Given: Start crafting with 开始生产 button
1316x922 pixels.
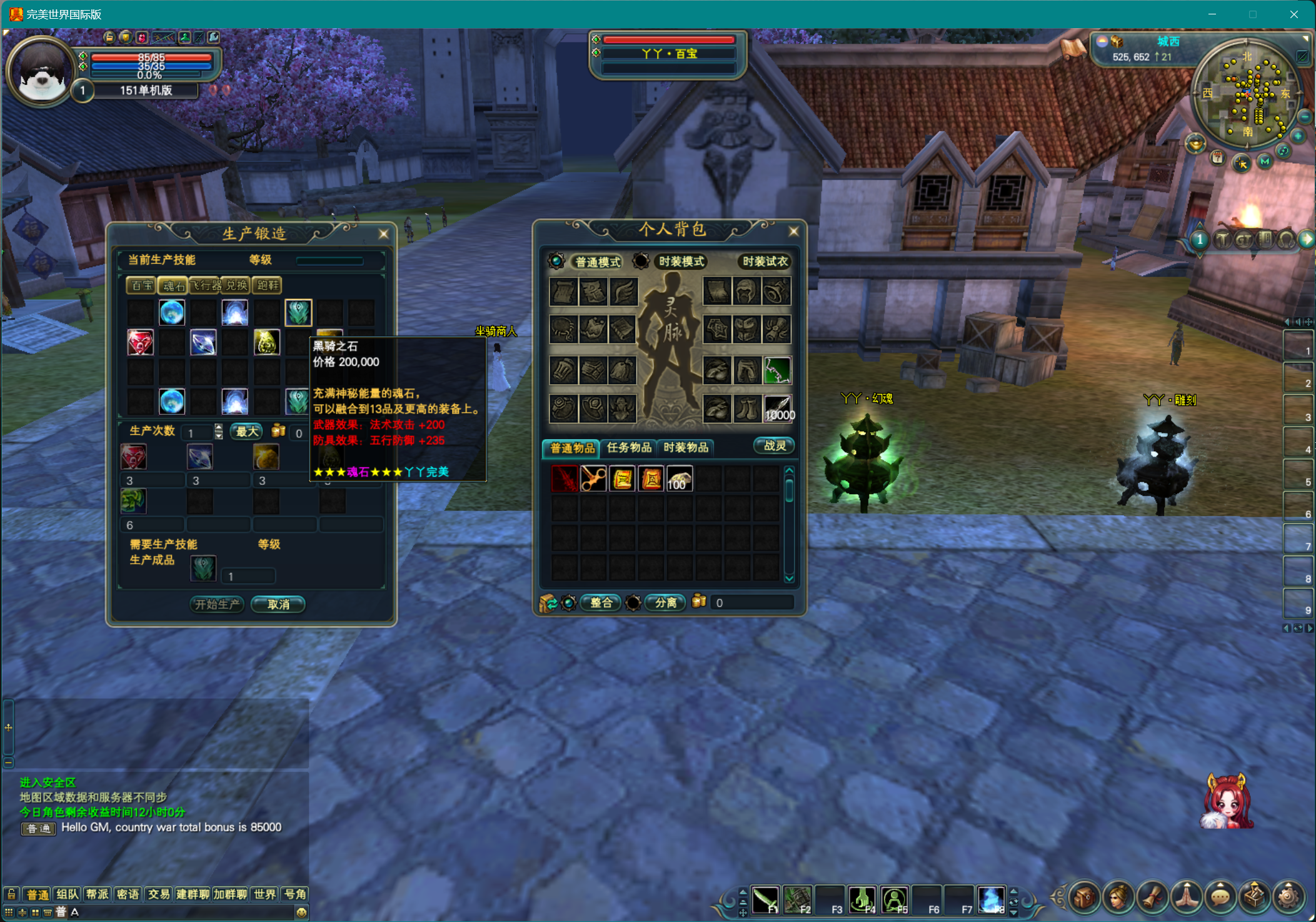Looking at the screenshot, I should coord(217,604).
